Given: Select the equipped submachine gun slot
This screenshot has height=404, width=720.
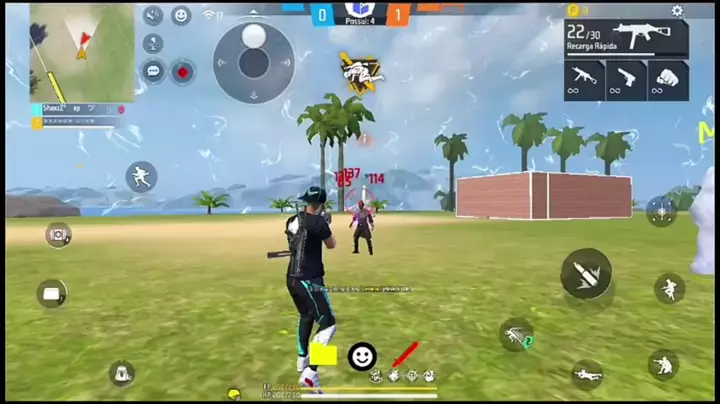Looking at the screenshot, I should (626, 38).
